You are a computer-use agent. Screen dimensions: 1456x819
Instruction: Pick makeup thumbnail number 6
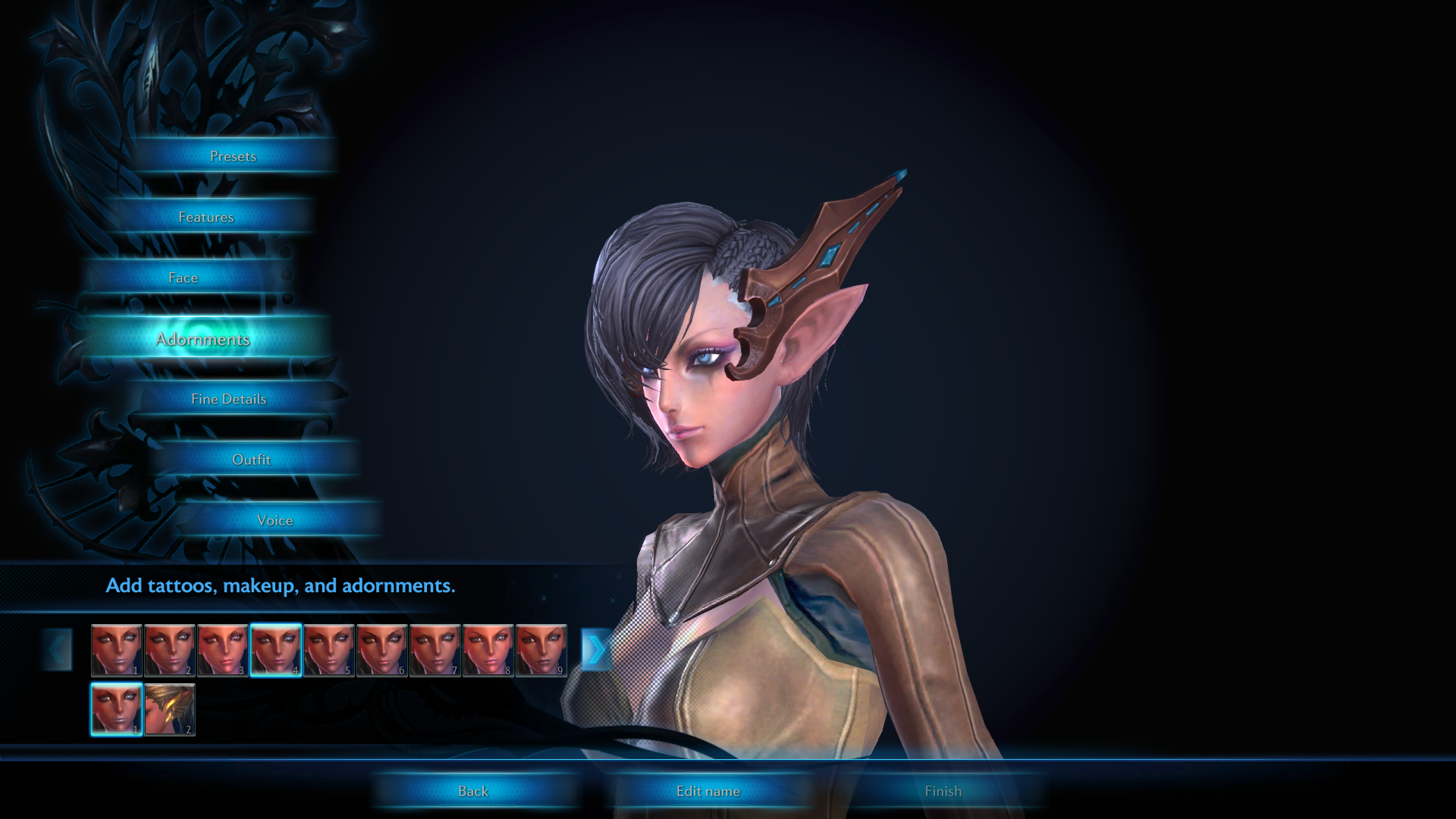tap(382, 650)
